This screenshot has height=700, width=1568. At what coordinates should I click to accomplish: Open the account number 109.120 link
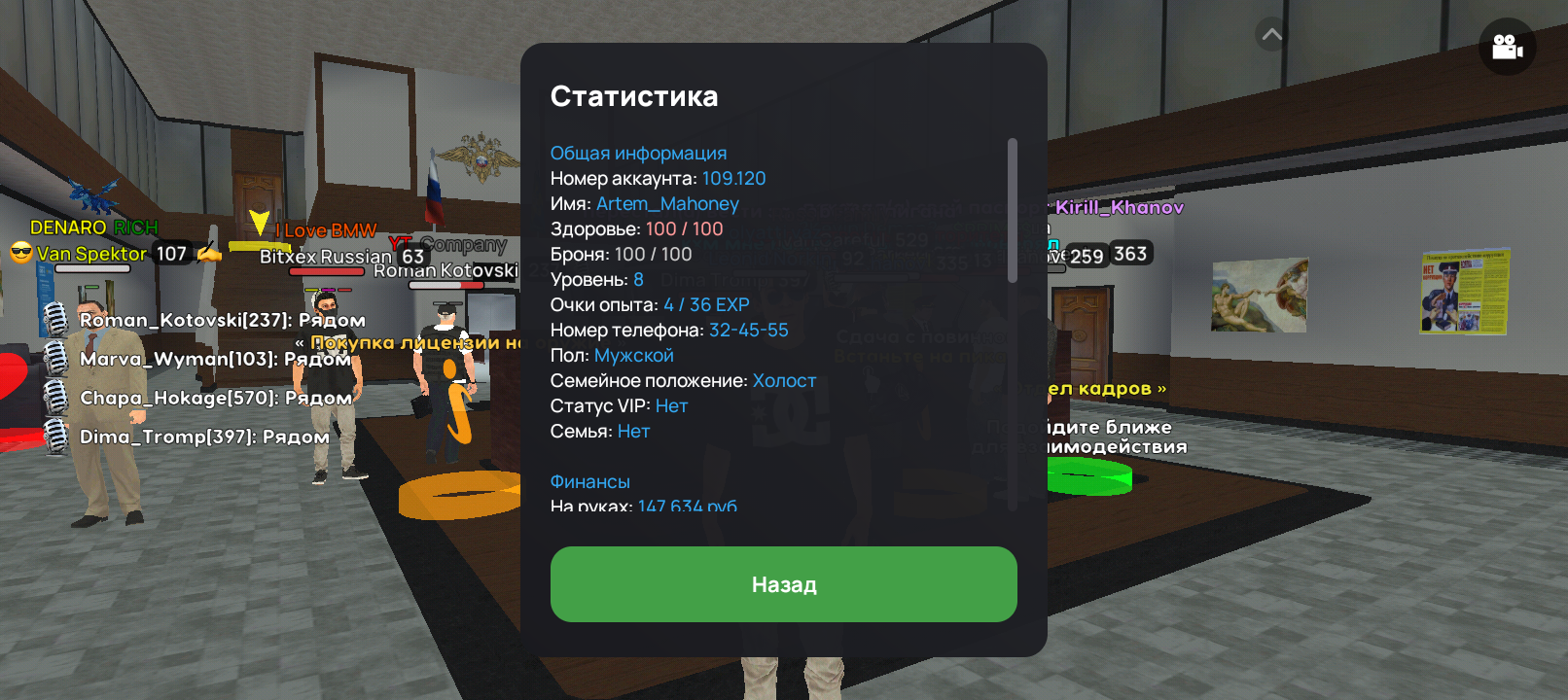pos(731,178)
